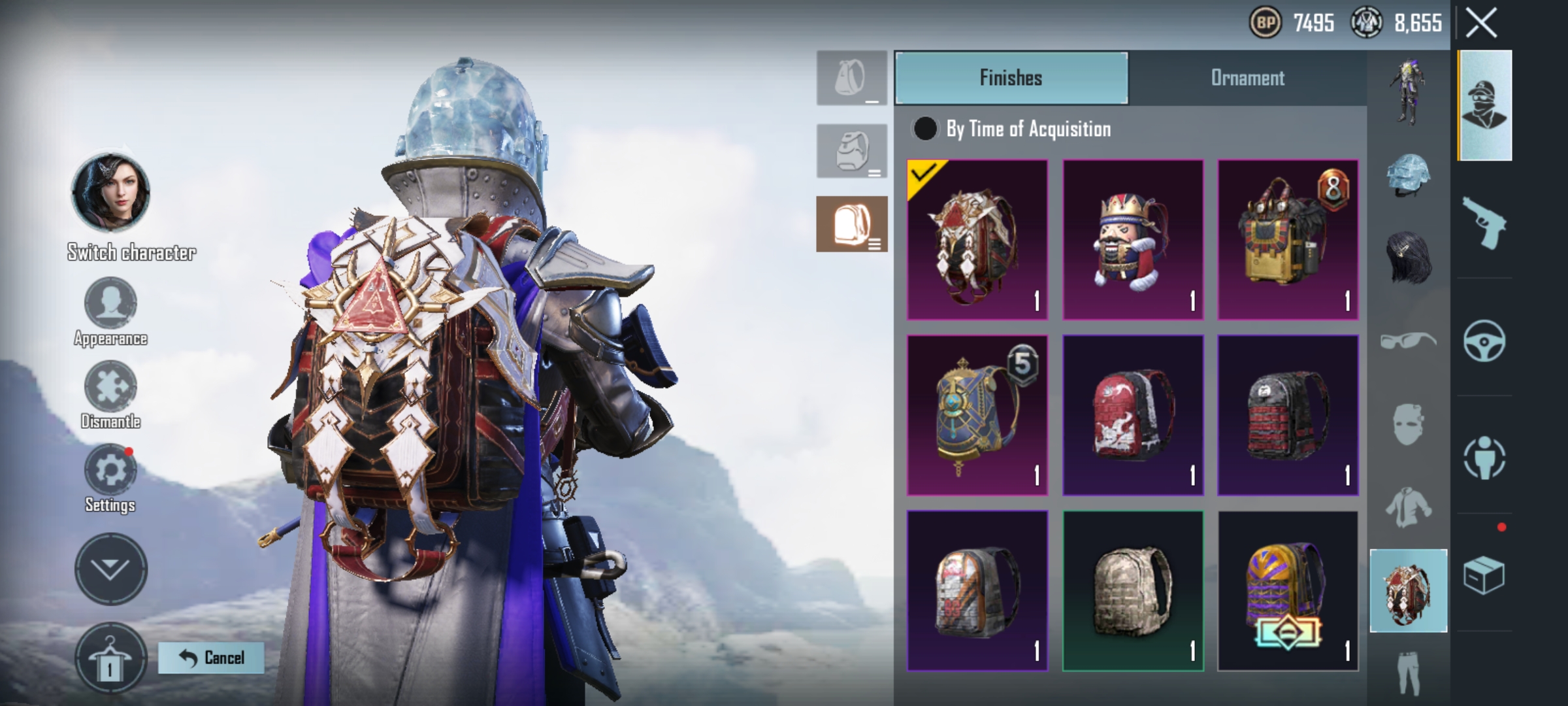Select the sunglasses equipment slot
1568x706 pixels.
[x=1409, y=341]
